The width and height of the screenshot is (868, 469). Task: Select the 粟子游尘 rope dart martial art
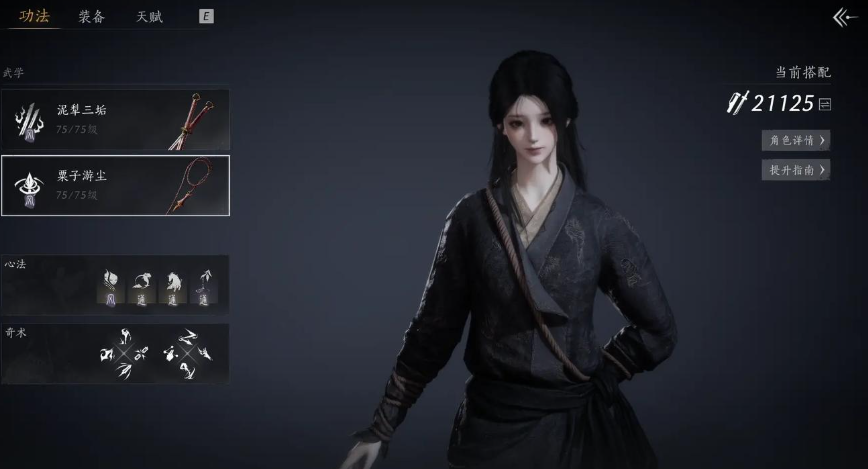pyautogui.click(x=115, y=185)
